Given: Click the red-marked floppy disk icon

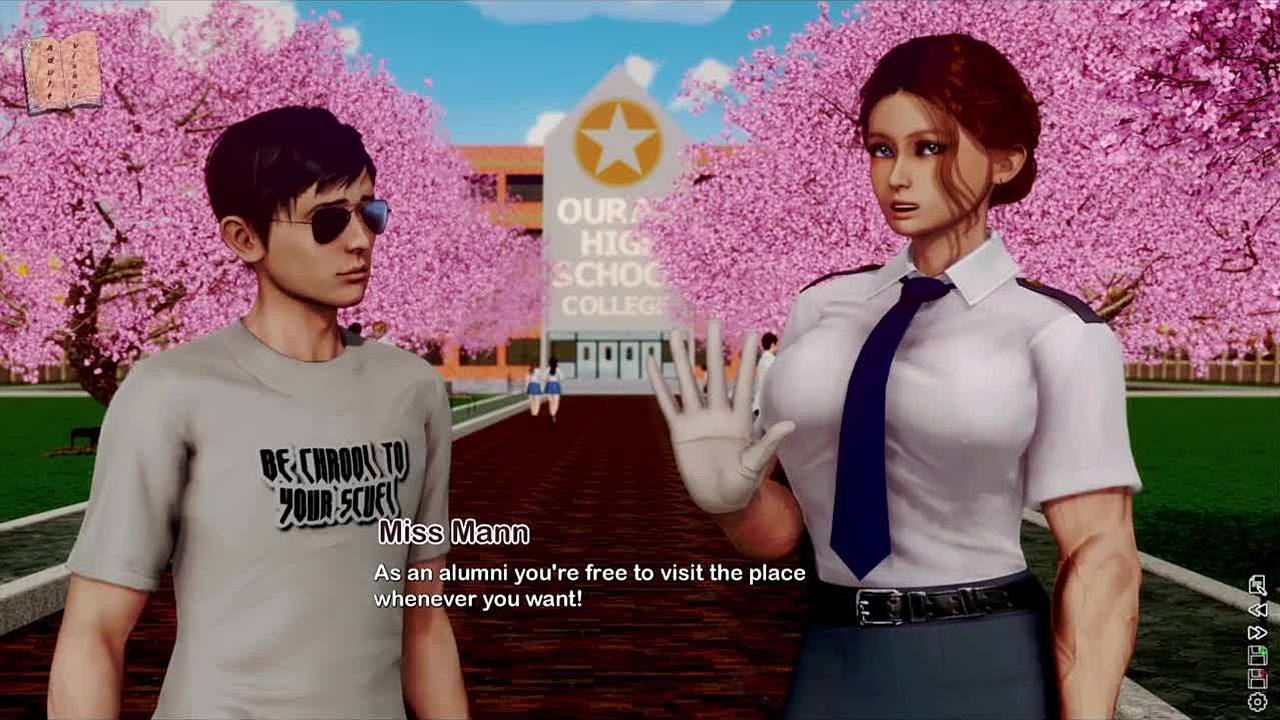Looking at the screenshot, I should tap(1258, 678).
